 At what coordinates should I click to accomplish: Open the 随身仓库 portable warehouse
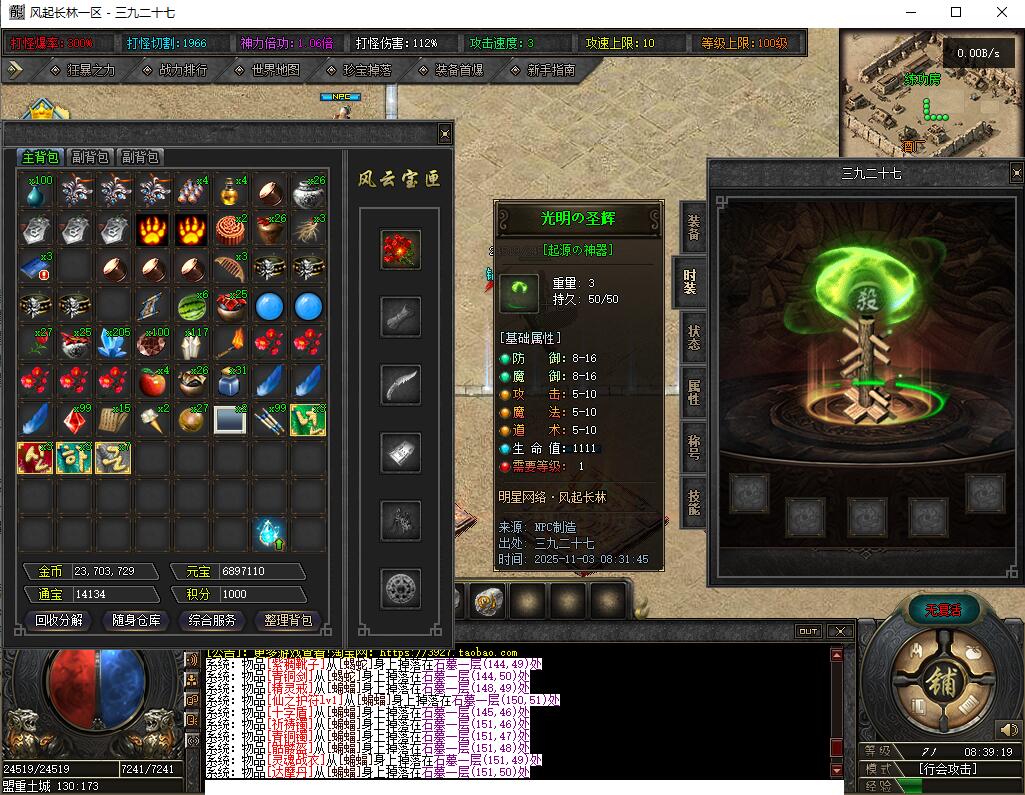tap(136, 620)
